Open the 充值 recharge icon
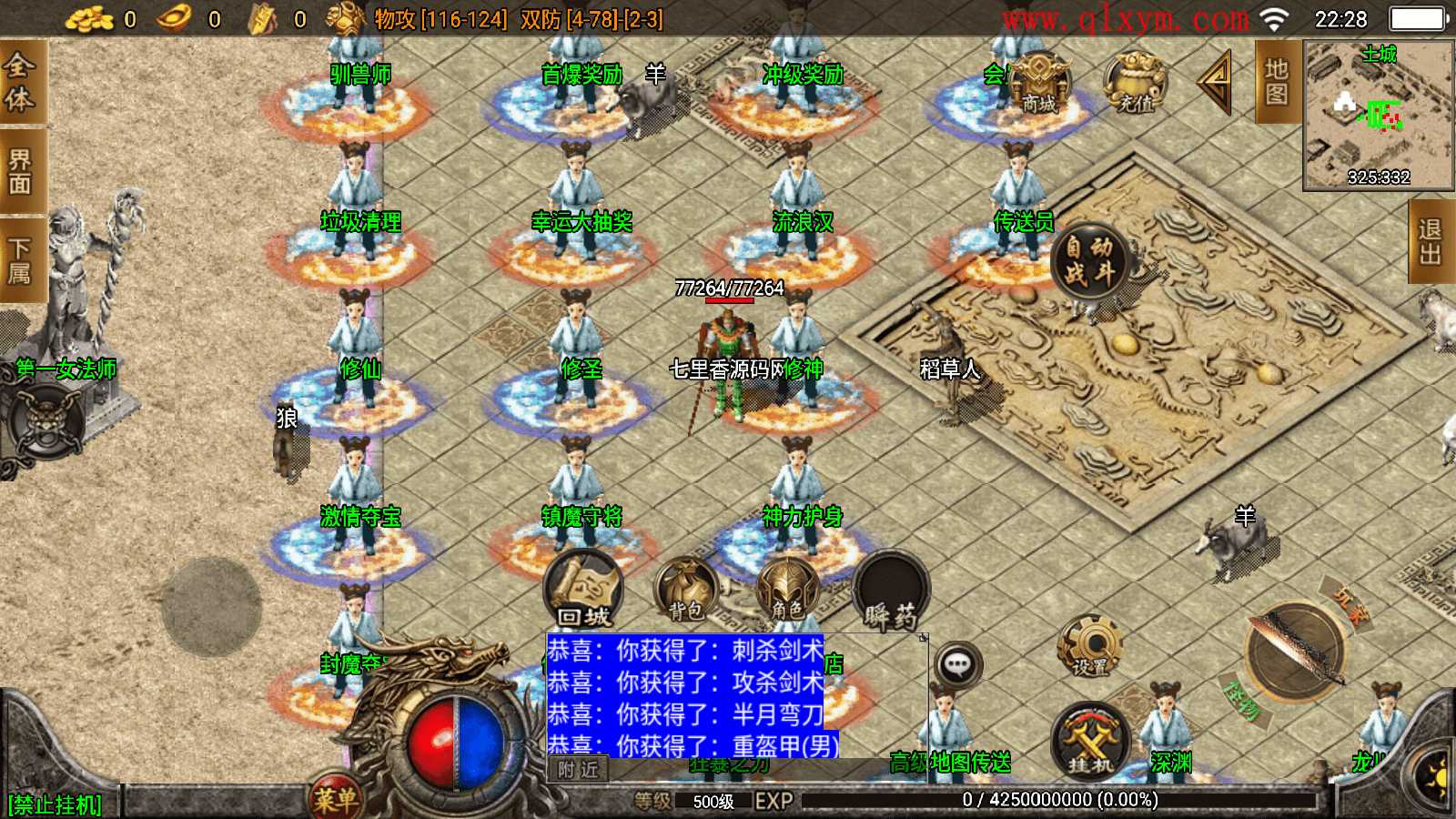 [1133, 86]
